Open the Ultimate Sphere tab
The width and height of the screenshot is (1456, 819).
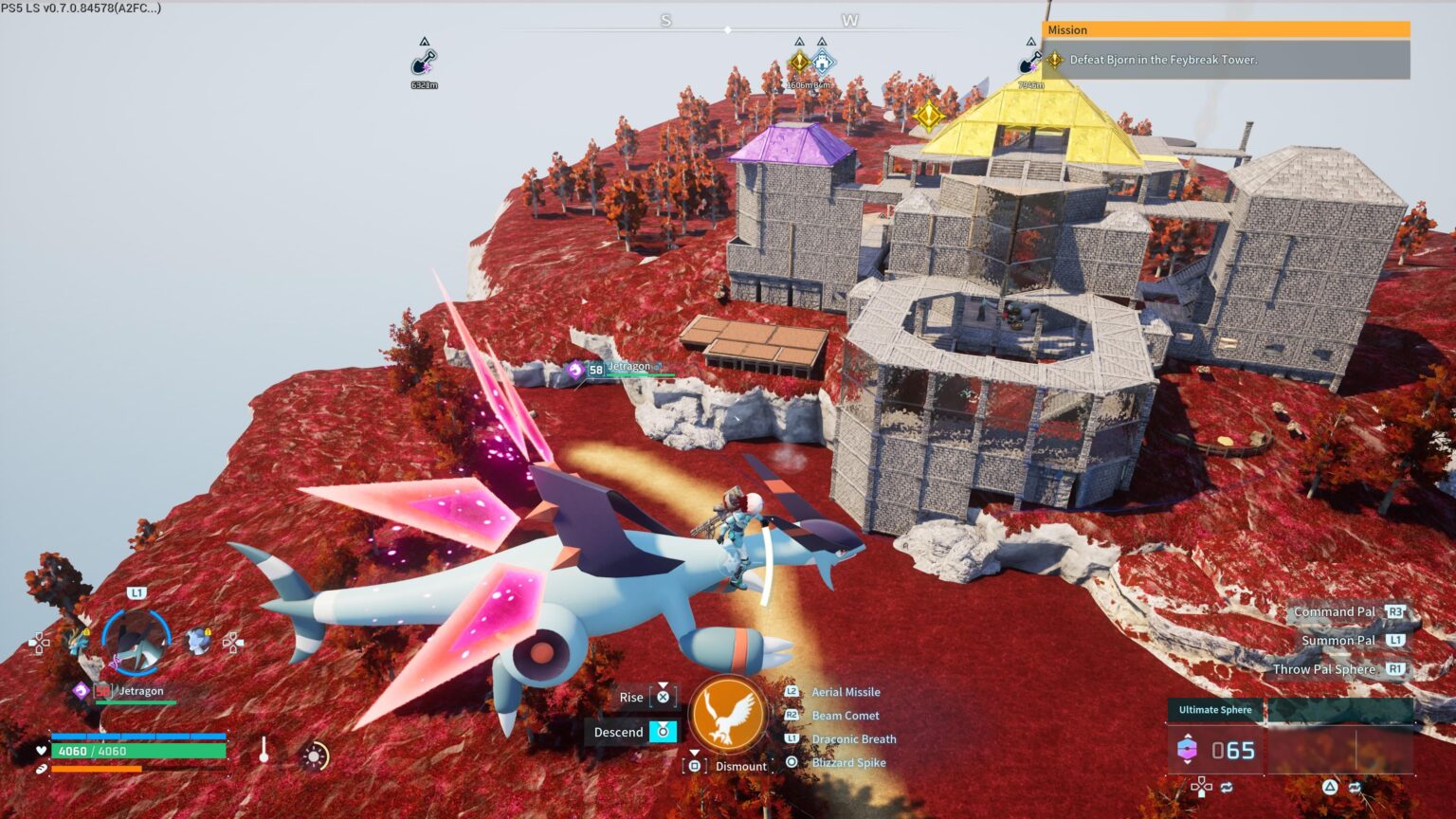pyautogui.click(x=1216, y=710)
